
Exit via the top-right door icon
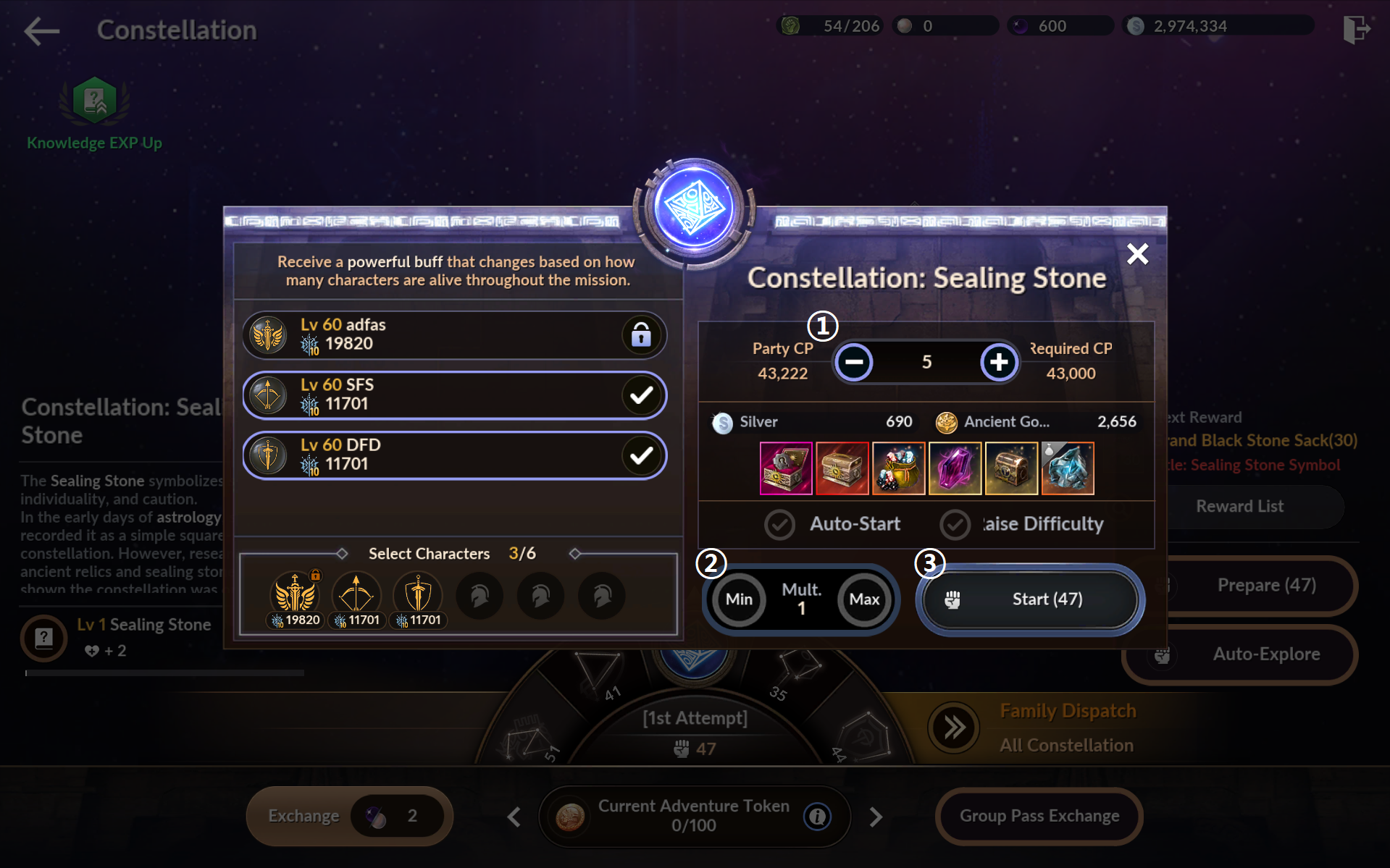tap(1355, 30)
